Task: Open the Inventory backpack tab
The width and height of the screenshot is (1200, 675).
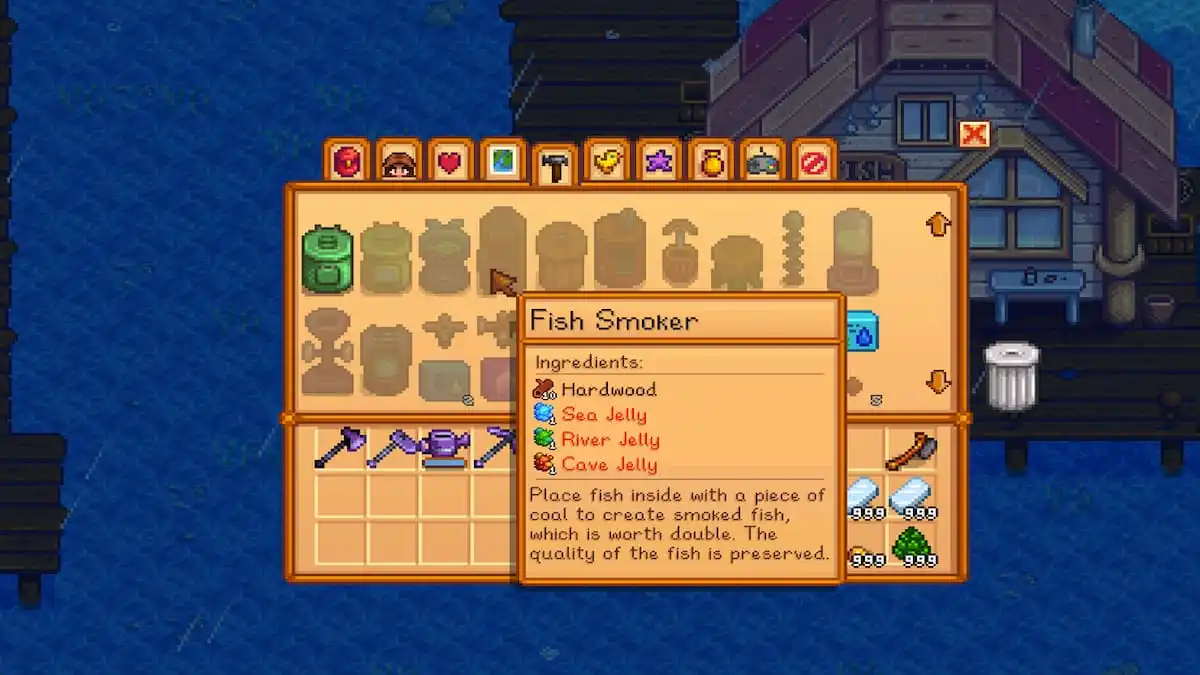Action: click(346, 160)
